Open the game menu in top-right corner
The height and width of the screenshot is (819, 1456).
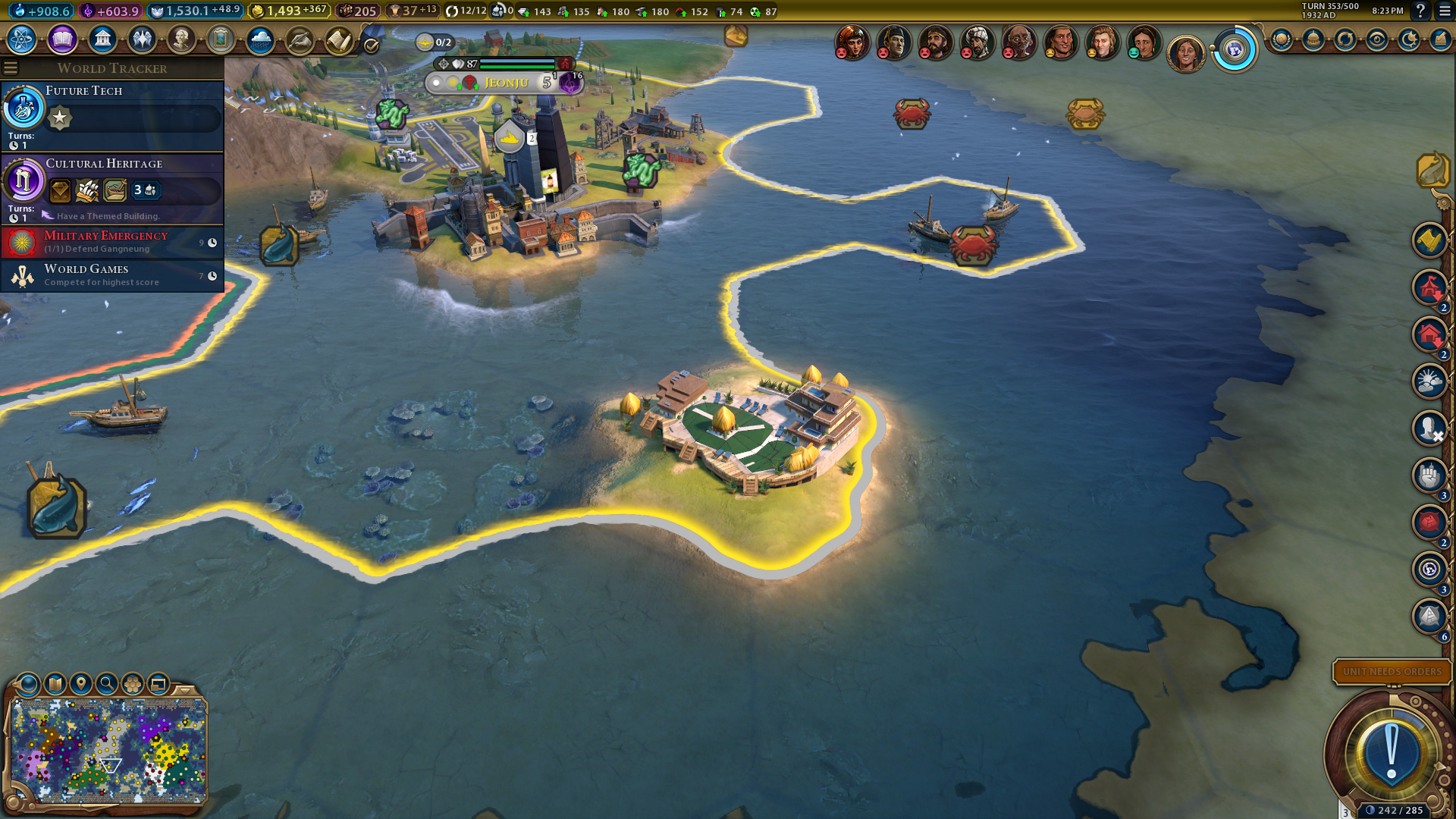[x=1445, y=11]
